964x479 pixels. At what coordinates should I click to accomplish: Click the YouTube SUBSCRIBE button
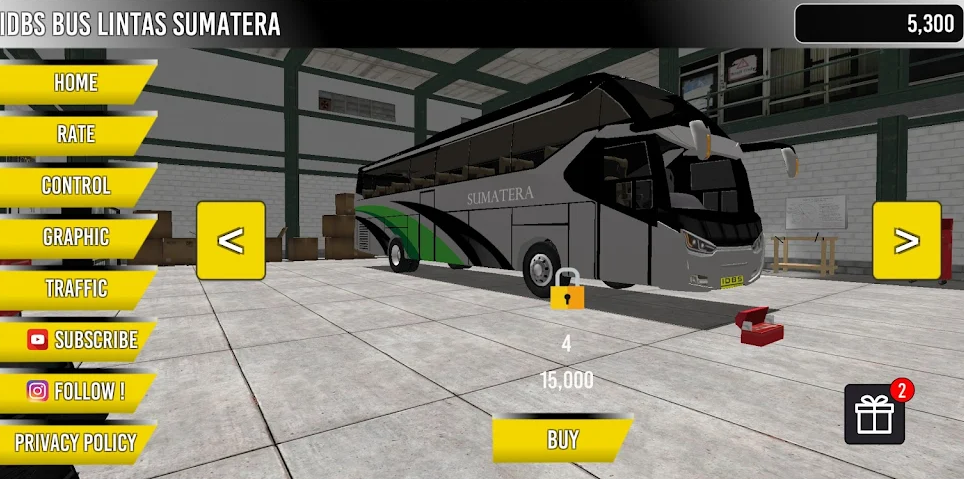click(82, 340)
